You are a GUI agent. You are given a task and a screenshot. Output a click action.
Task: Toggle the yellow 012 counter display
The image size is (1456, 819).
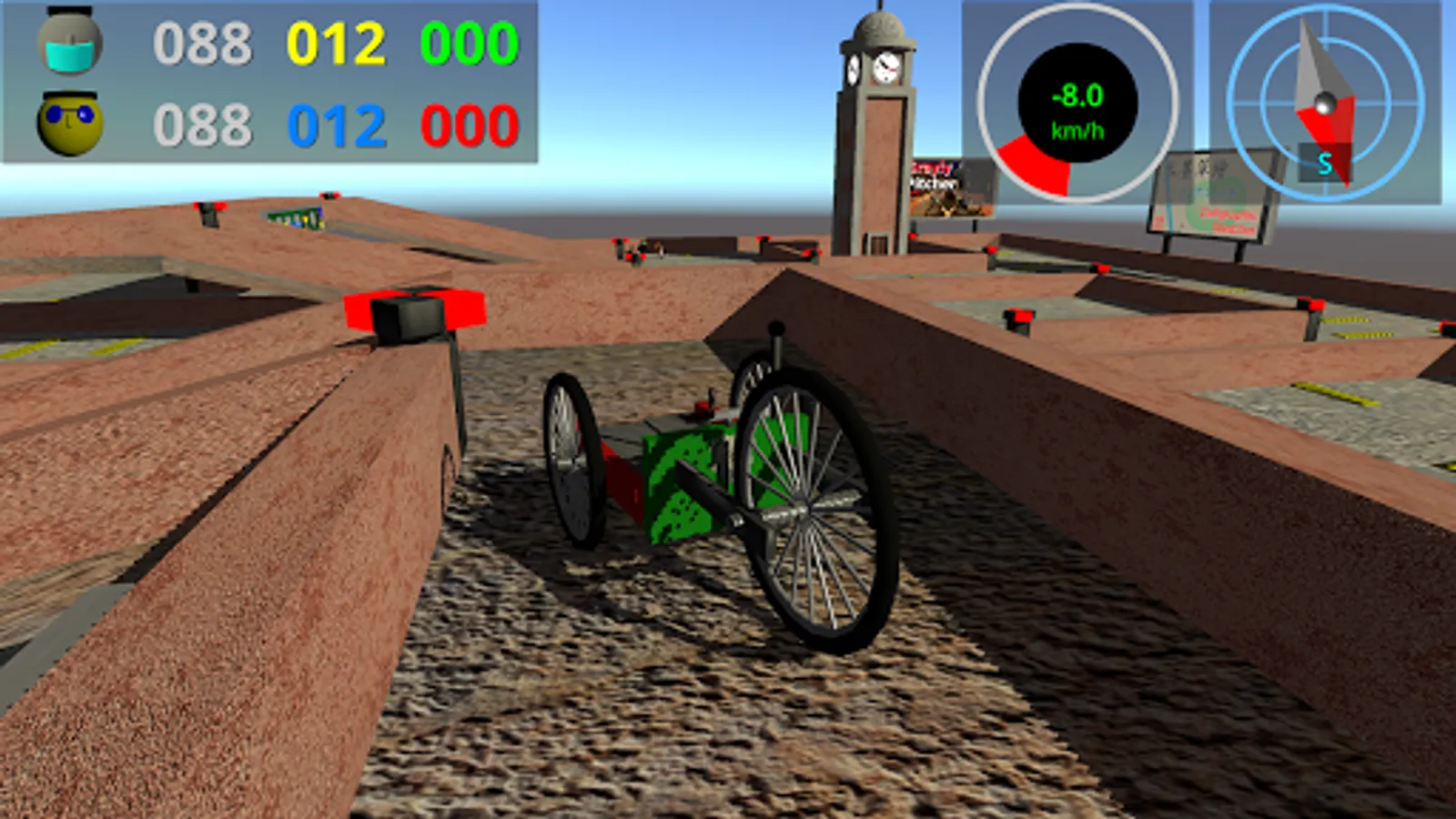point(337,41)
